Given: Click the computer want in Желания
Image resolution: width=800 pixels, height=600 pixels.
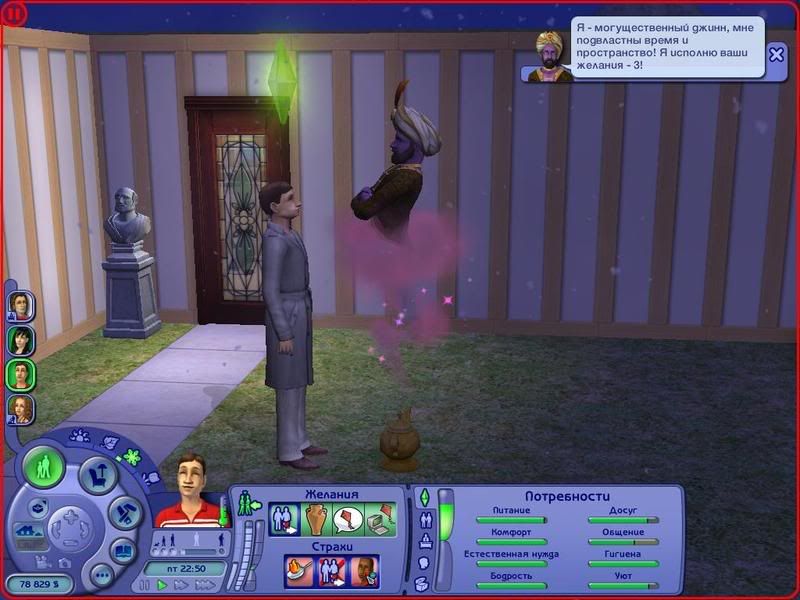Looking at the screenshot, I should tap(379, 519).
